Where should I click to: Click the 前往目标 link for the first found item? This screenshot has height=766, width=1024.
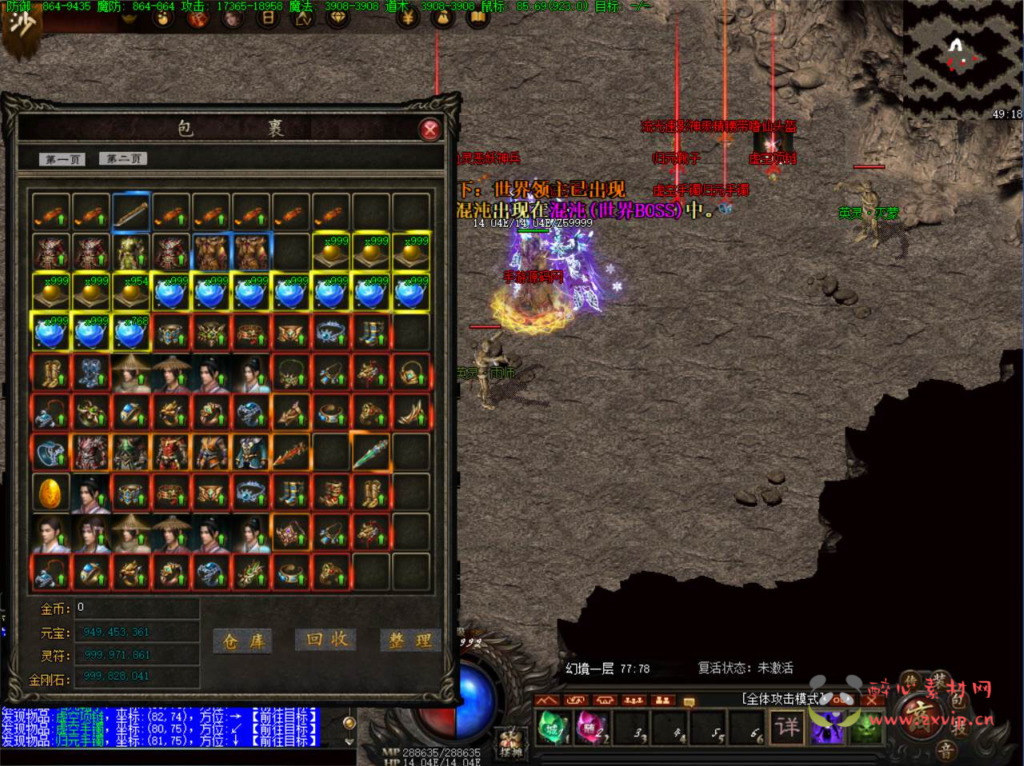click(x=284, y=715)
